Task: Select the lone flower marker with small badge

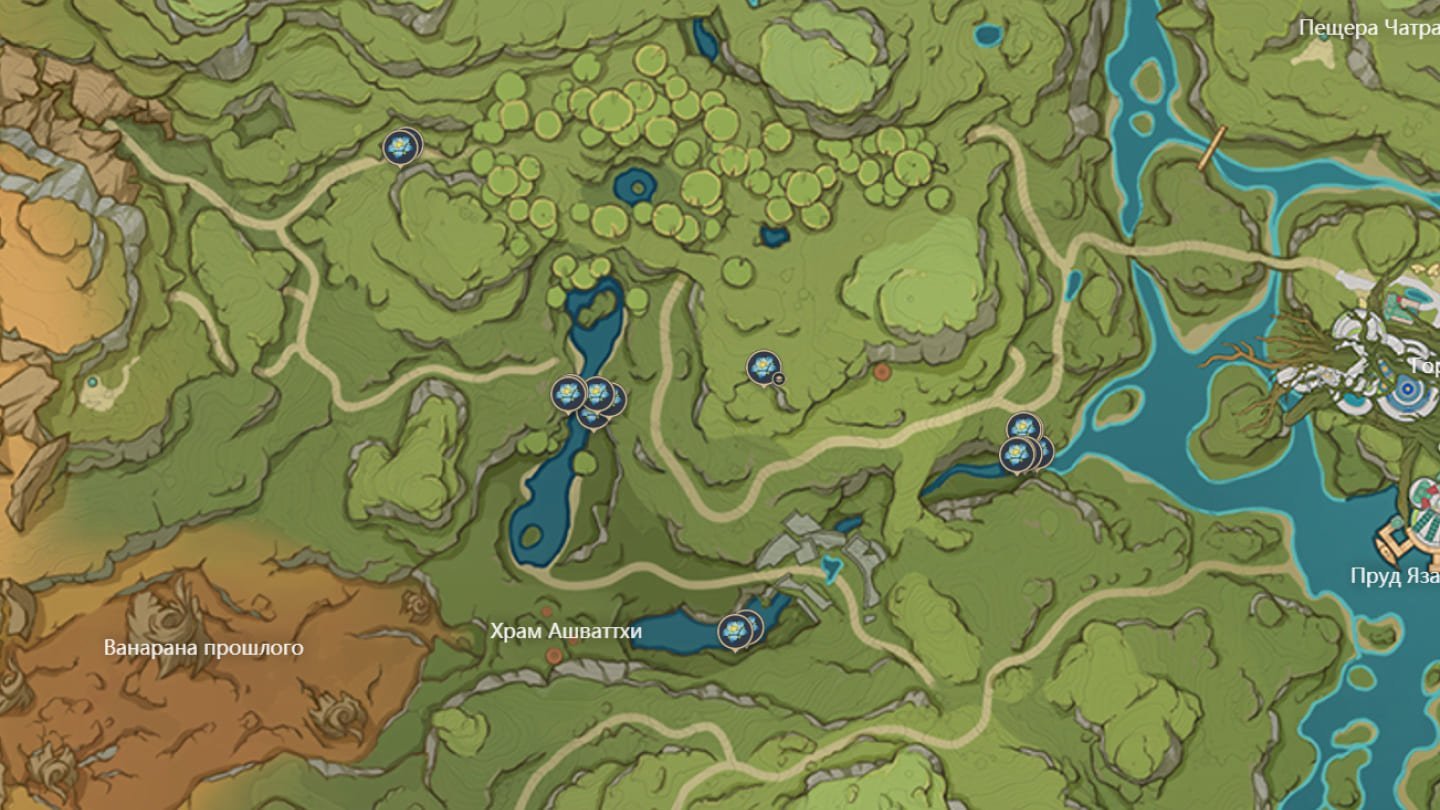Action: coord(763,367)
